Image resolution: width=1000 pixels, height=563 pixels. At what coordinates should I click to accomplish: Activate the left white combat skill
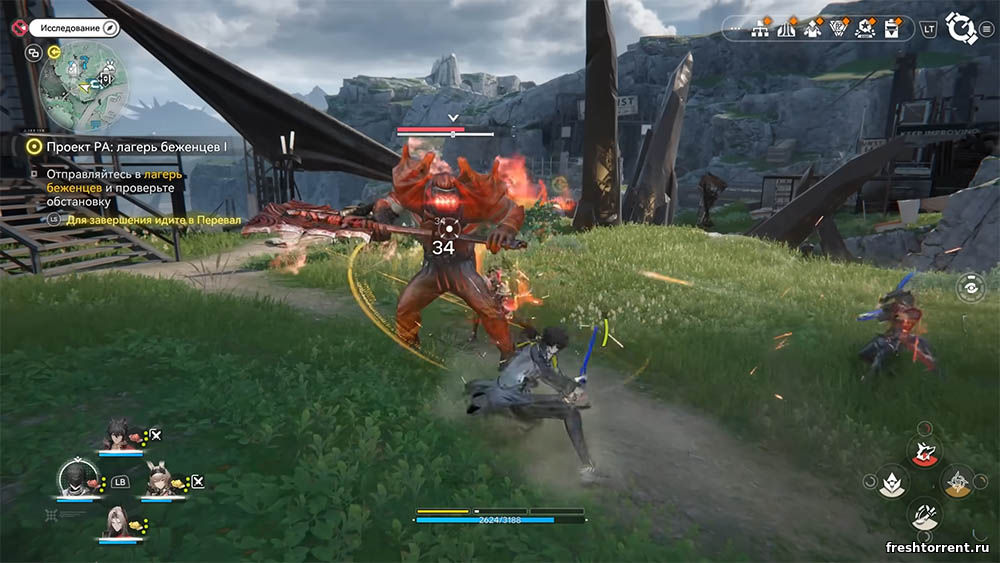tap(892, 482)
